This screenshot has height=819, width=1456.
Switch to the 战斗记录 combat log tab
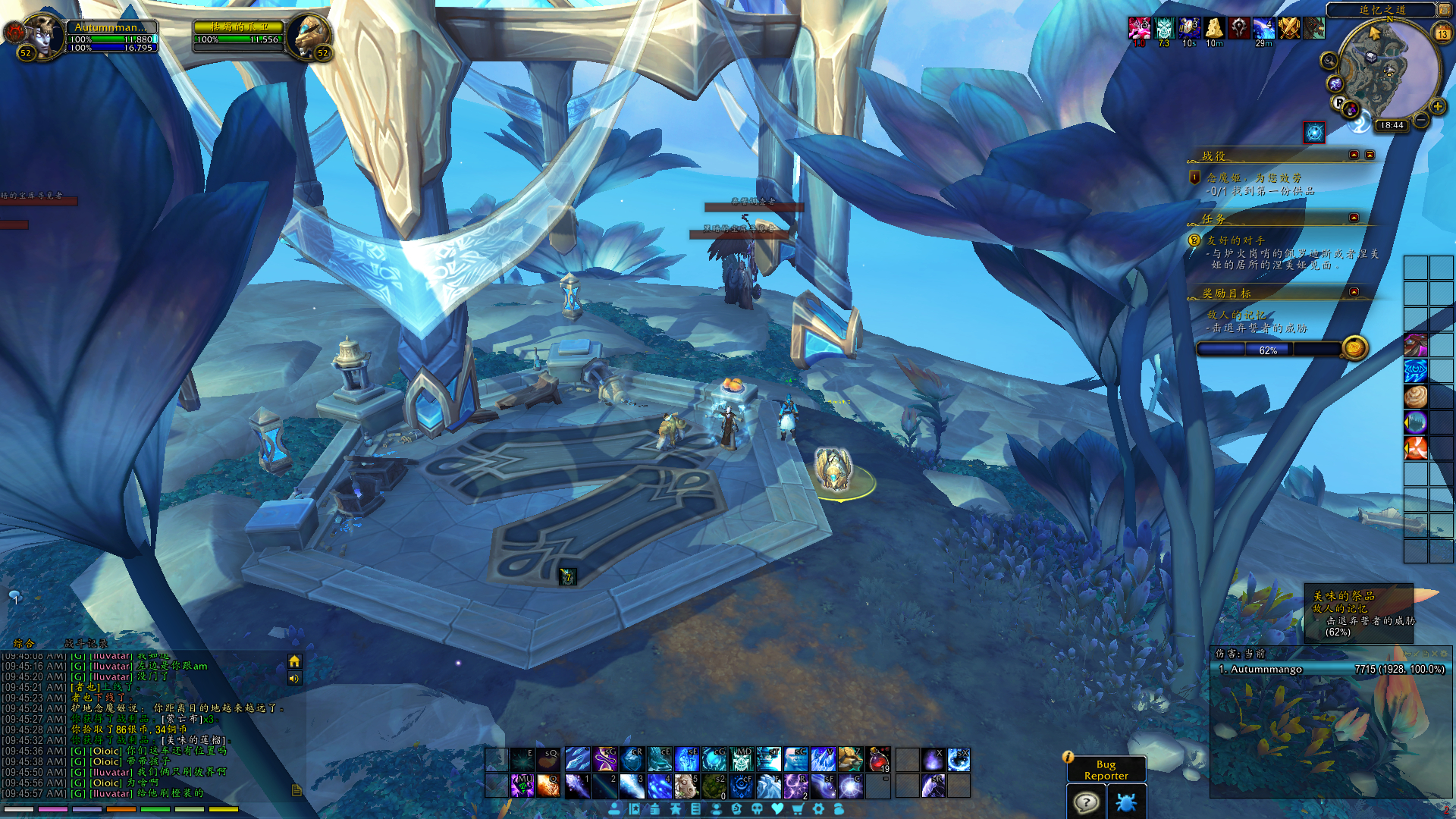(x=86, y=643)
